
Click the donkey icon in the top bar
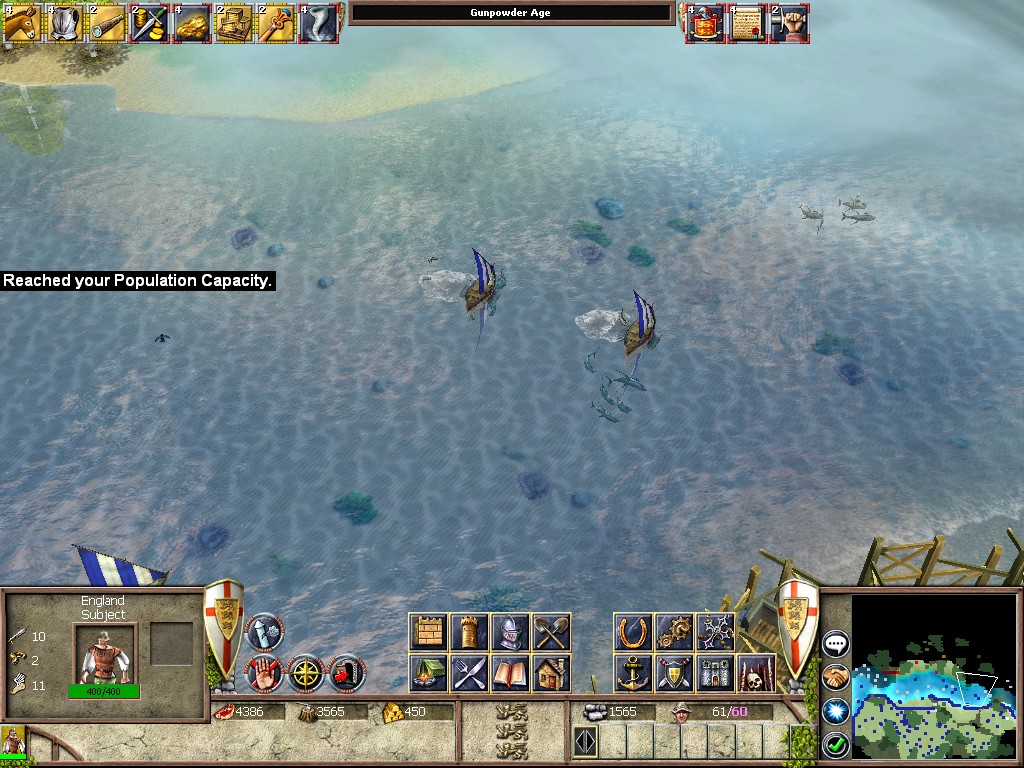(21, 23)
